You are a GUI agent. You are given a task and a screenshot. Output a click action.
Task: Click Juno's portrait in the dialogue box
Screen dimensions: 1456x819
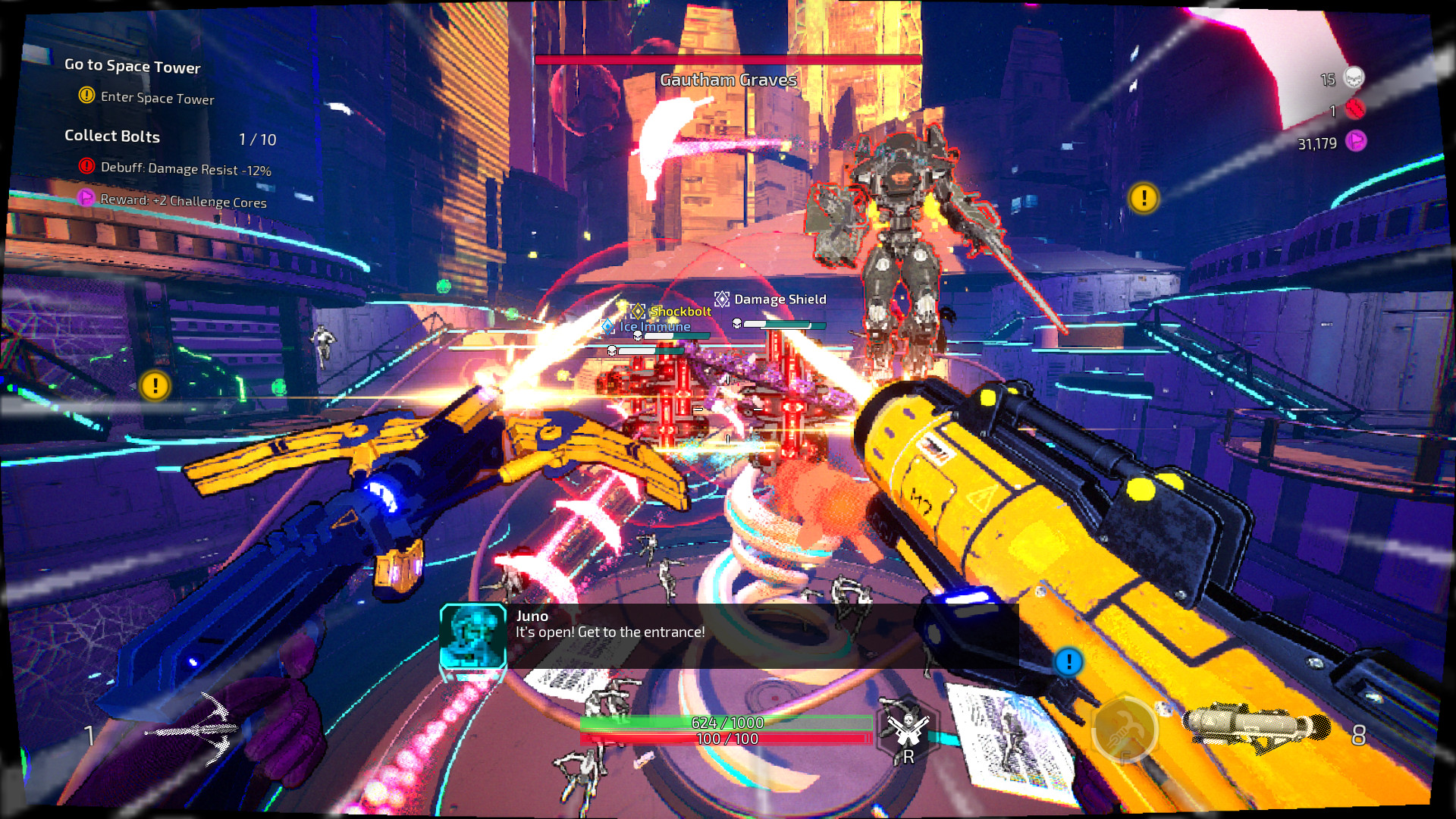pyautogui.click(x=473, y=635)
